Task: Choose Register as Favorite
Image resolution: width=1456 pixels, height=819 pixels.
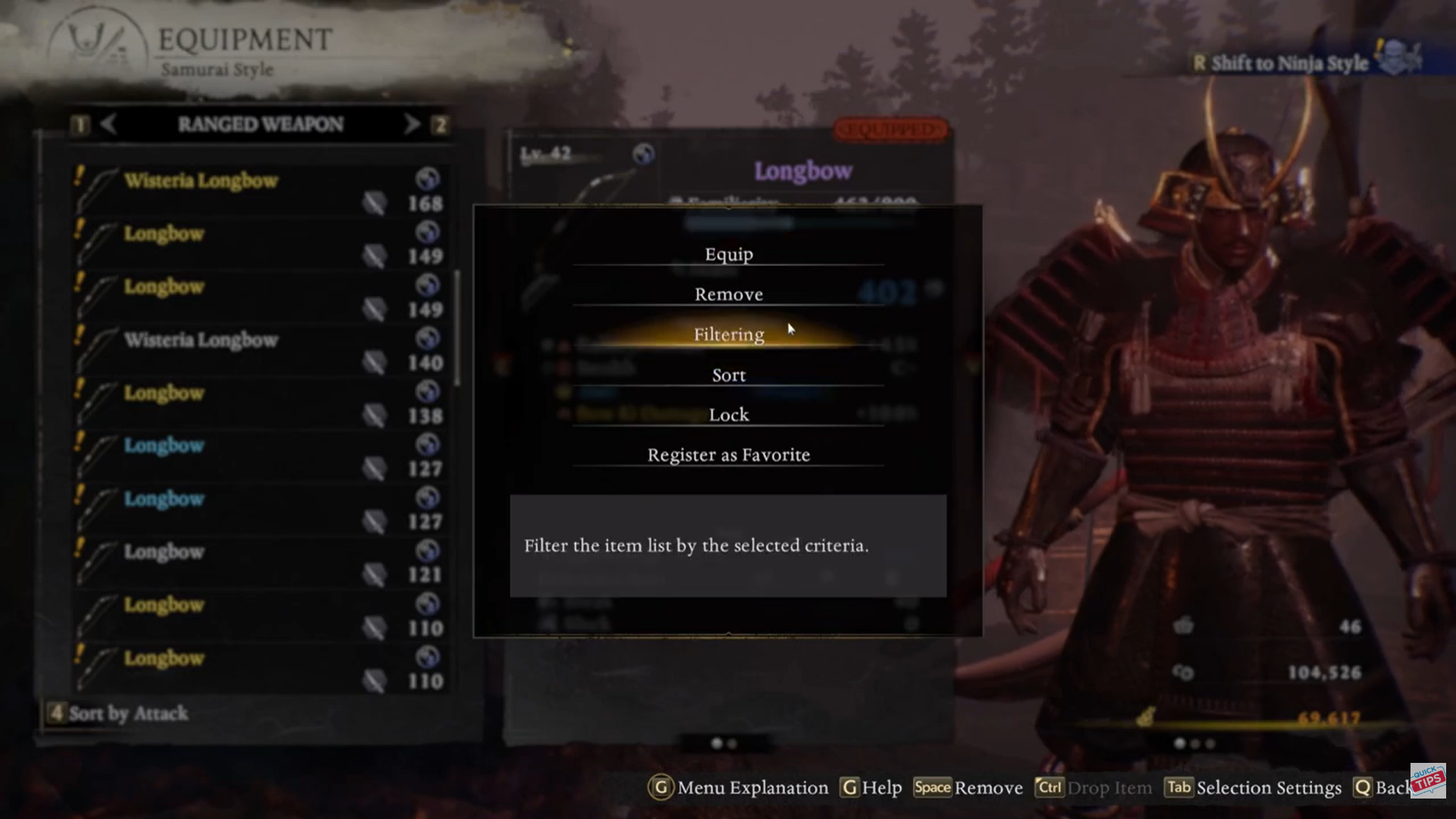Action: tap(728, 455)
